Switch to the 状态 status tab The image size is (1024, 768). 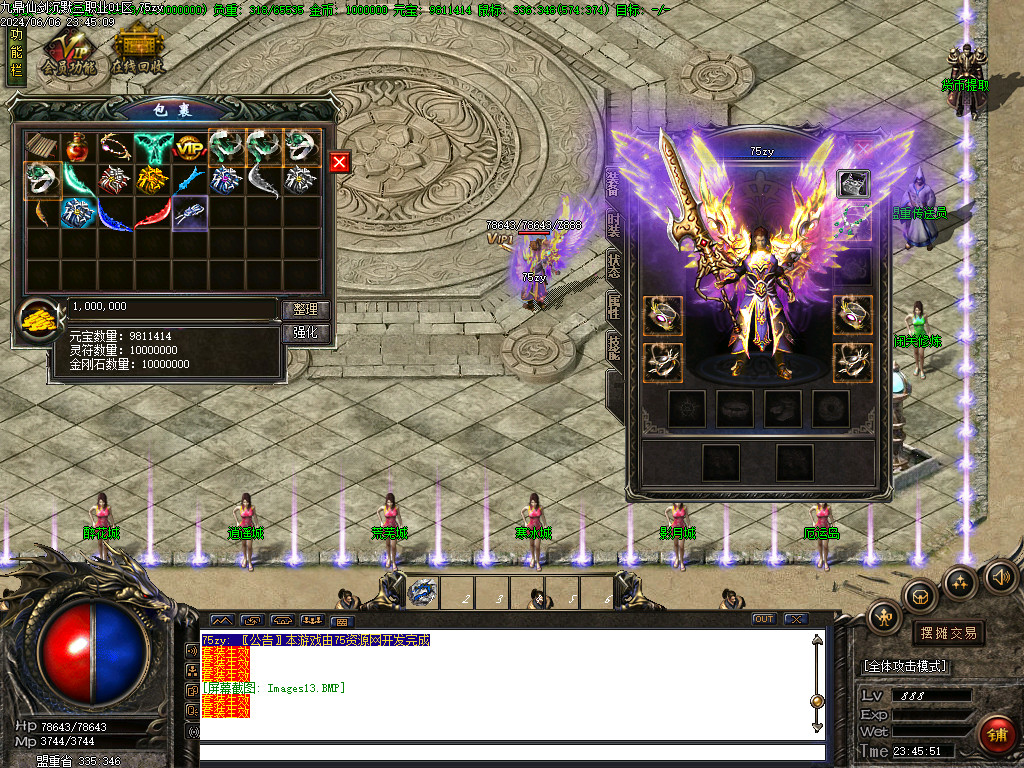click(x=614, y=267)
